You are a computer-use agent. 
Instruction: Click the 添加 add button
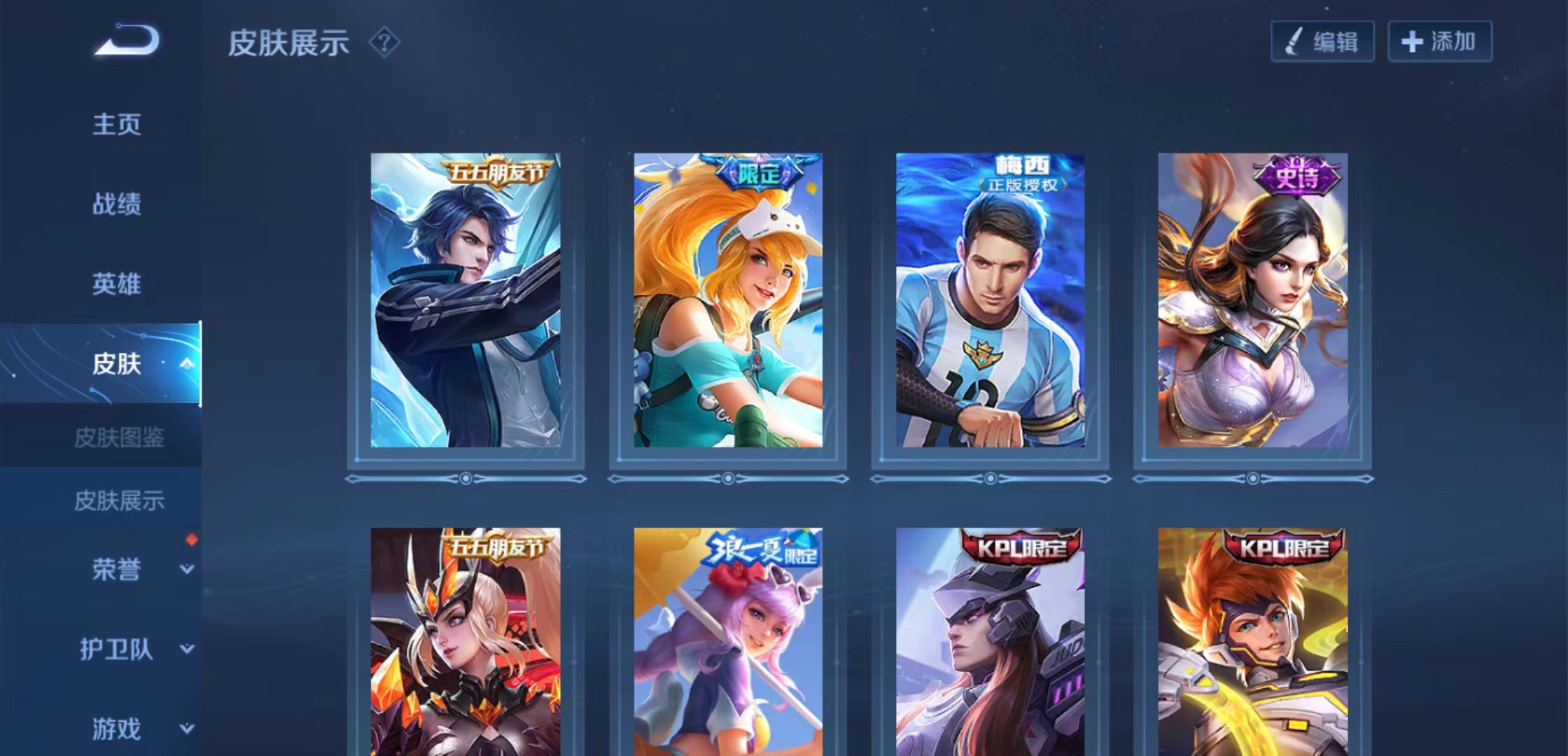point(1439,42)
